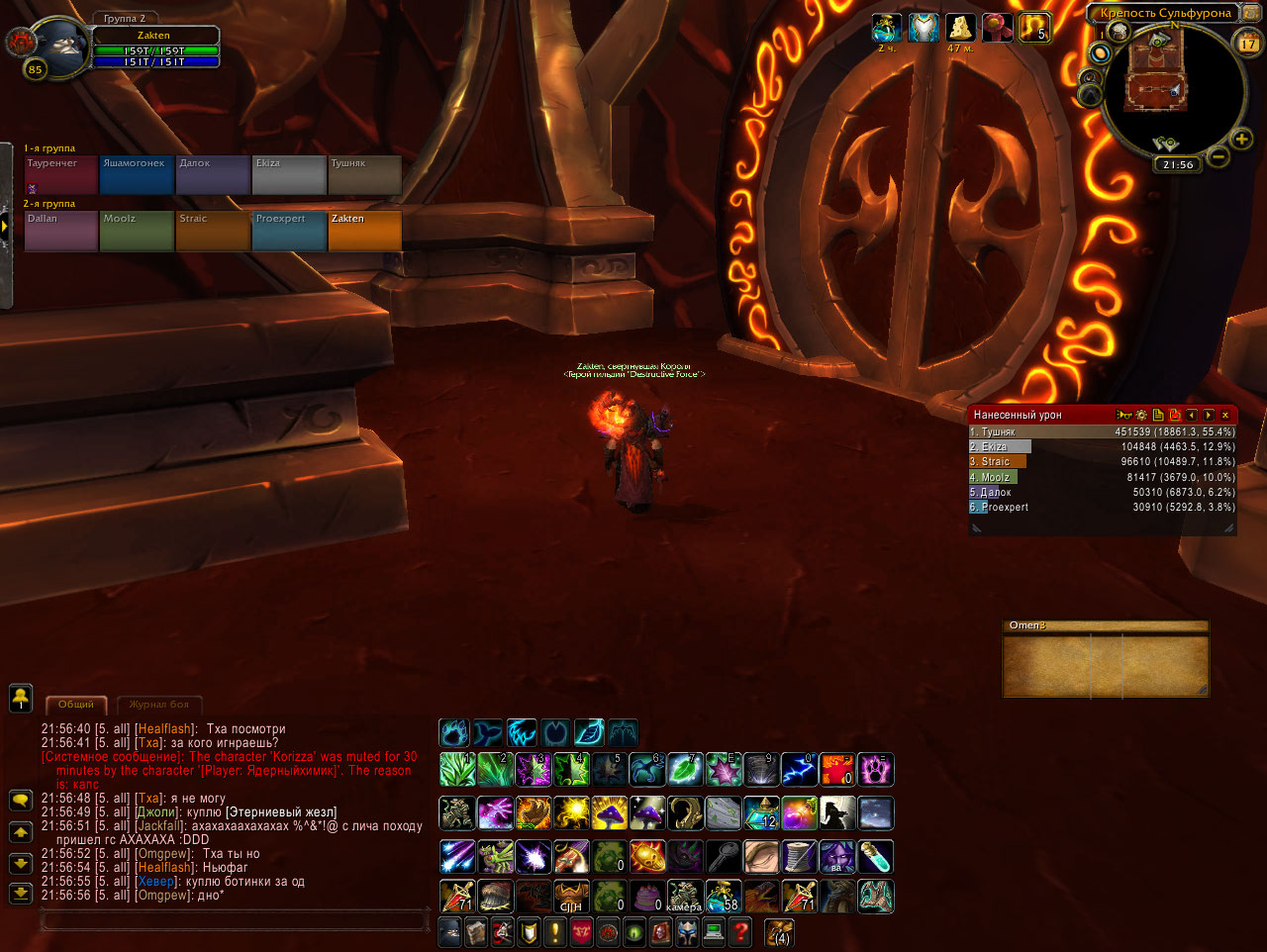Select Moolz raid frame
The image size is (1267, 952).
click(136, 231)
